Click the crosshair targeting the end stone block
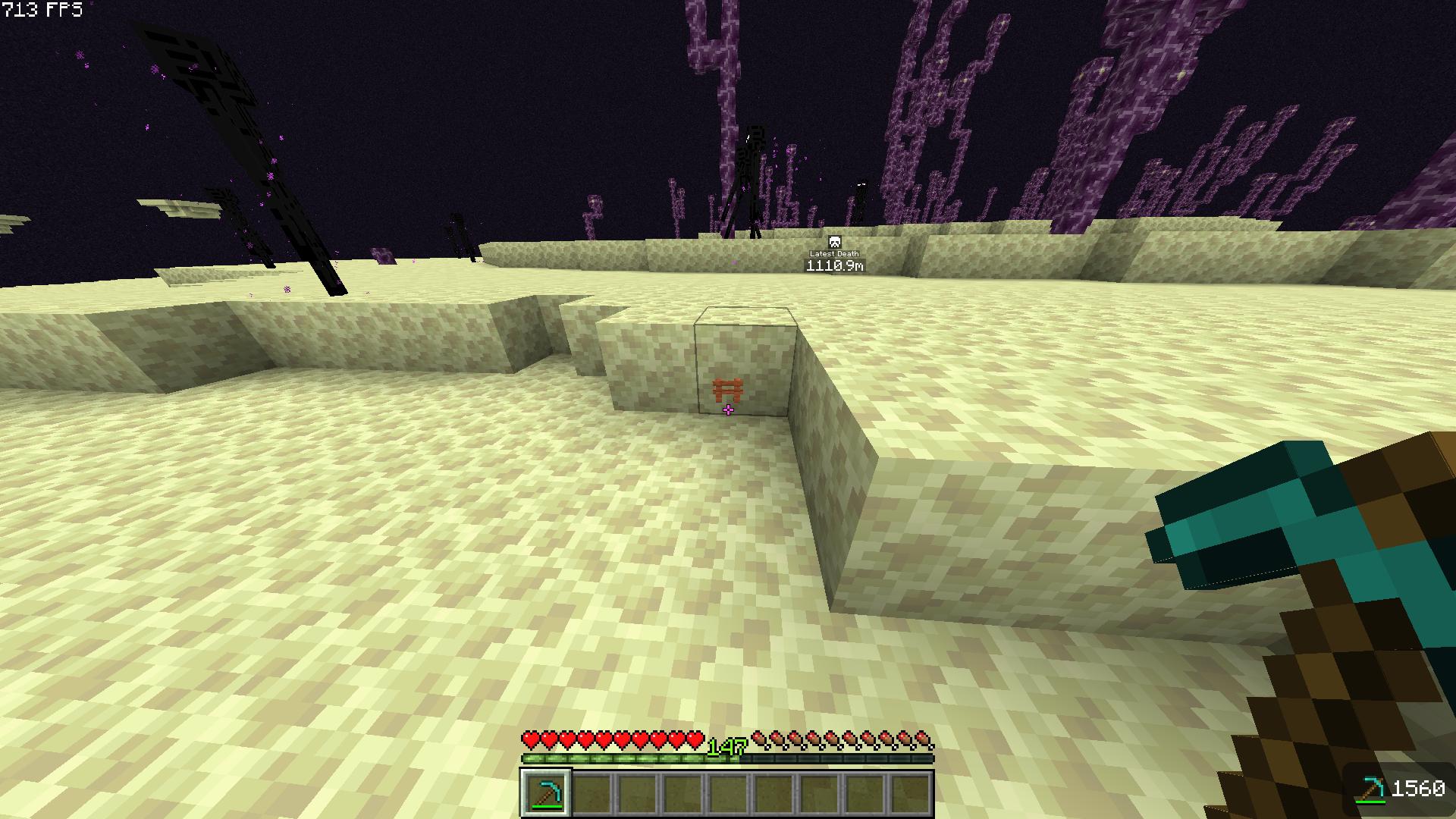 tap(728, 409)
